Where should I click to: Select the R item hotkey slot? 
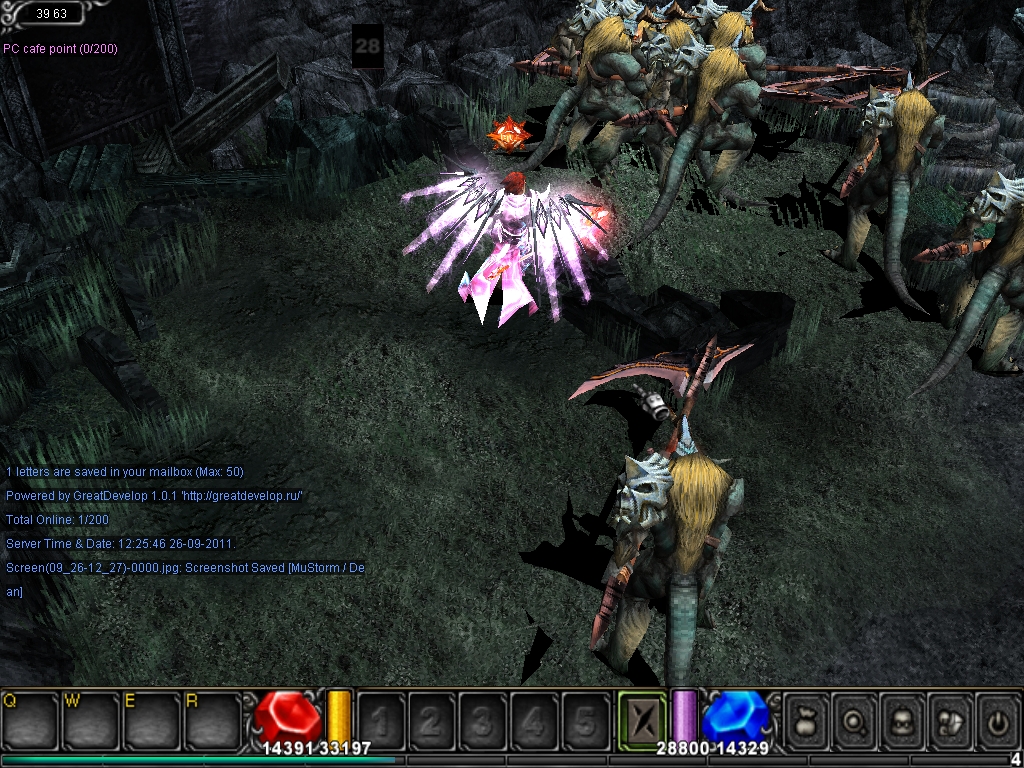212,720
